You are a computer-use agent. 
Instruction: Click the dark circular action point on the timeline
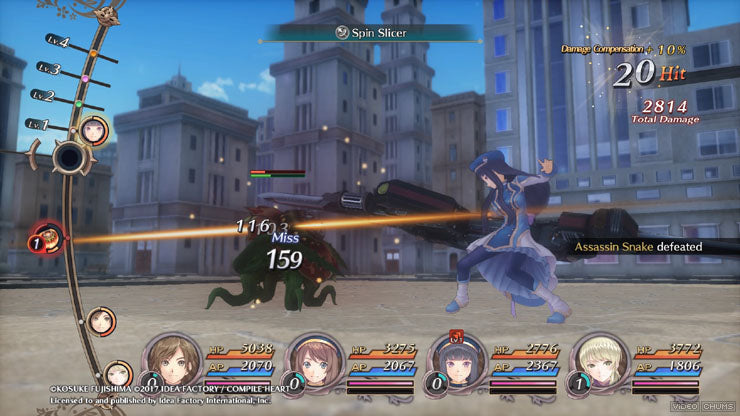pyautogui.click(x=70, y=158)
